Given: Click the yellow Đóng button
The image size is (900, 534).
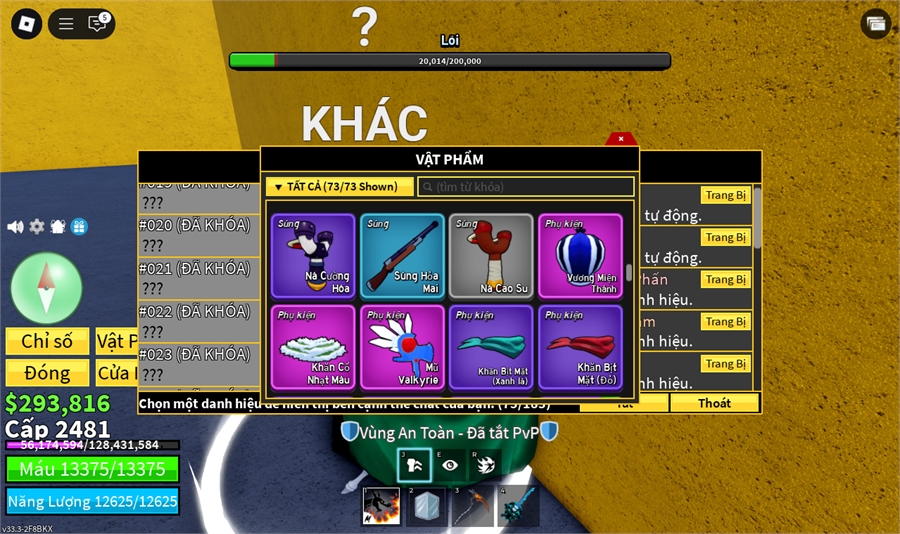Looking at the screenshot, I should [x=47, y=373].
